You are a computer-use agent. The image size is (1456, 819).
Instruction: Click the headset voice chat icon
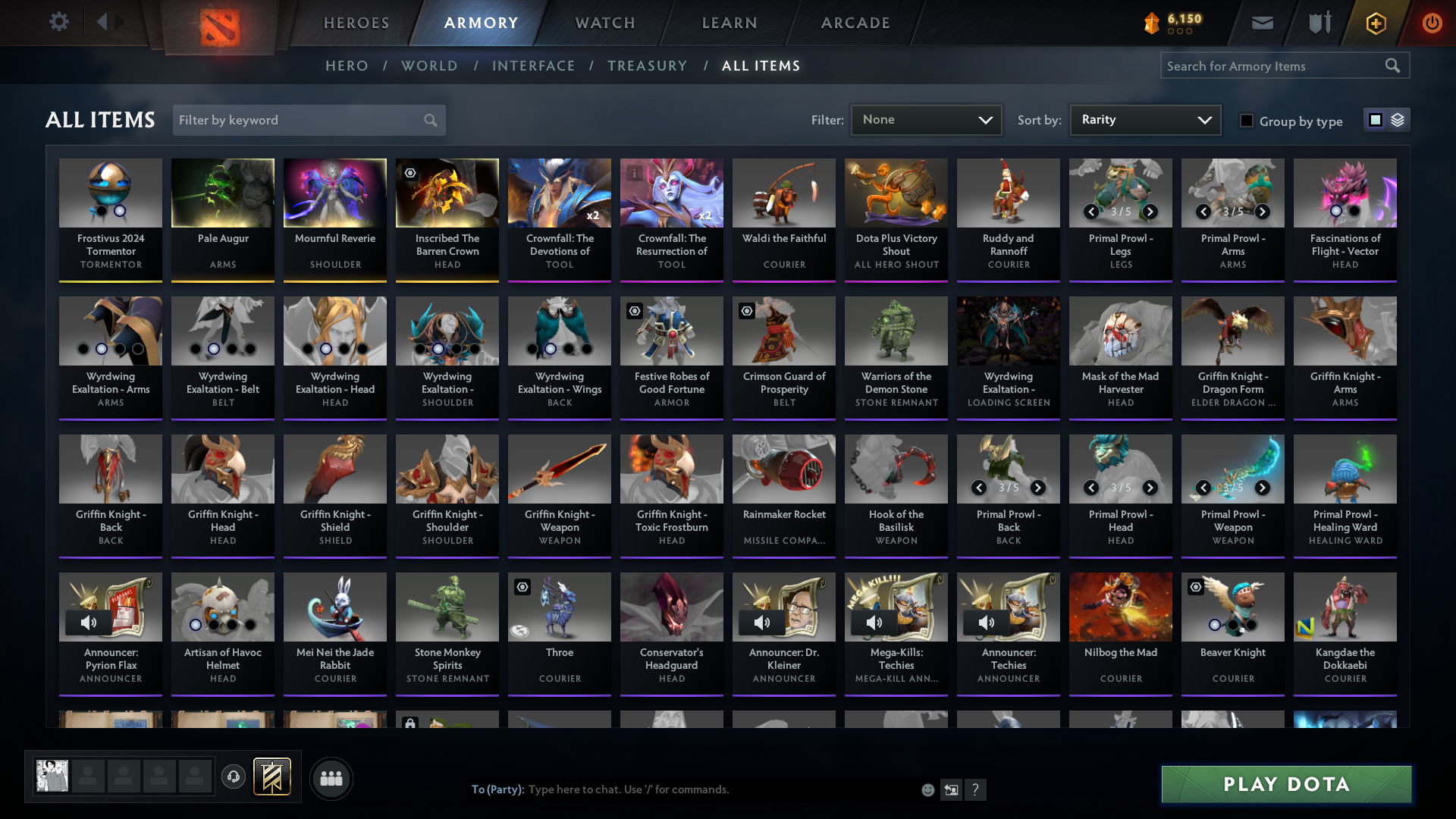(234, 778)
